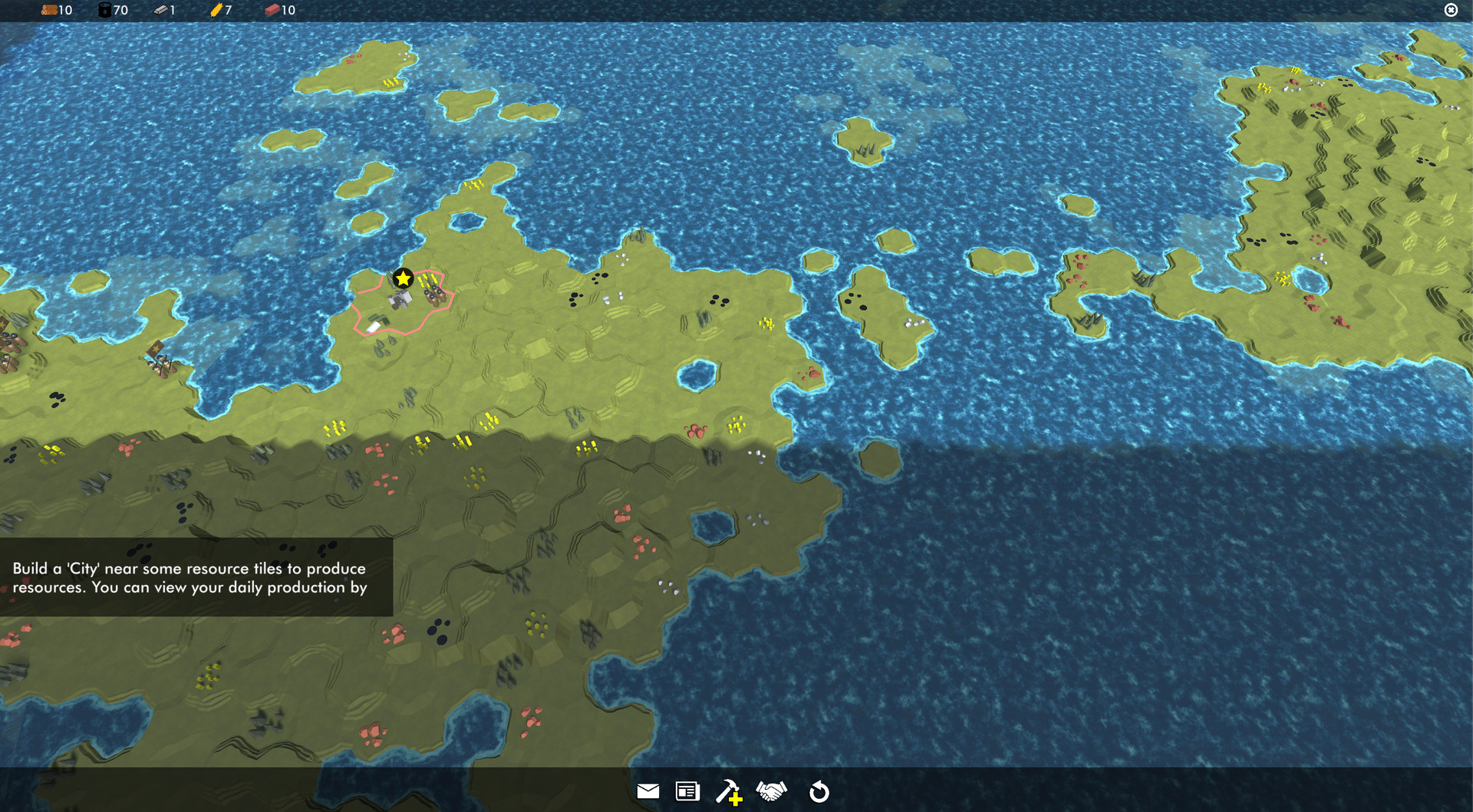This screenshot has width=1473, height=812.
Task: End the turn with the circular arrow icon
Action: click(819, 791)
